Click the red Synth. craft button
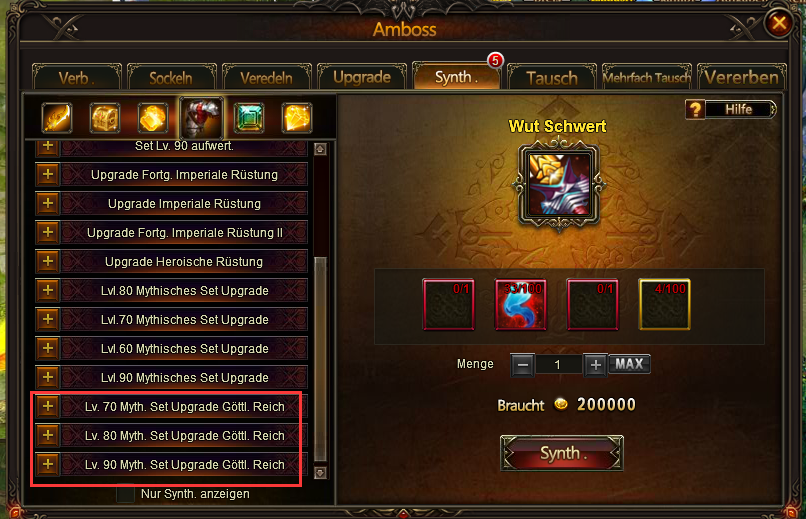 click(561, 453)
